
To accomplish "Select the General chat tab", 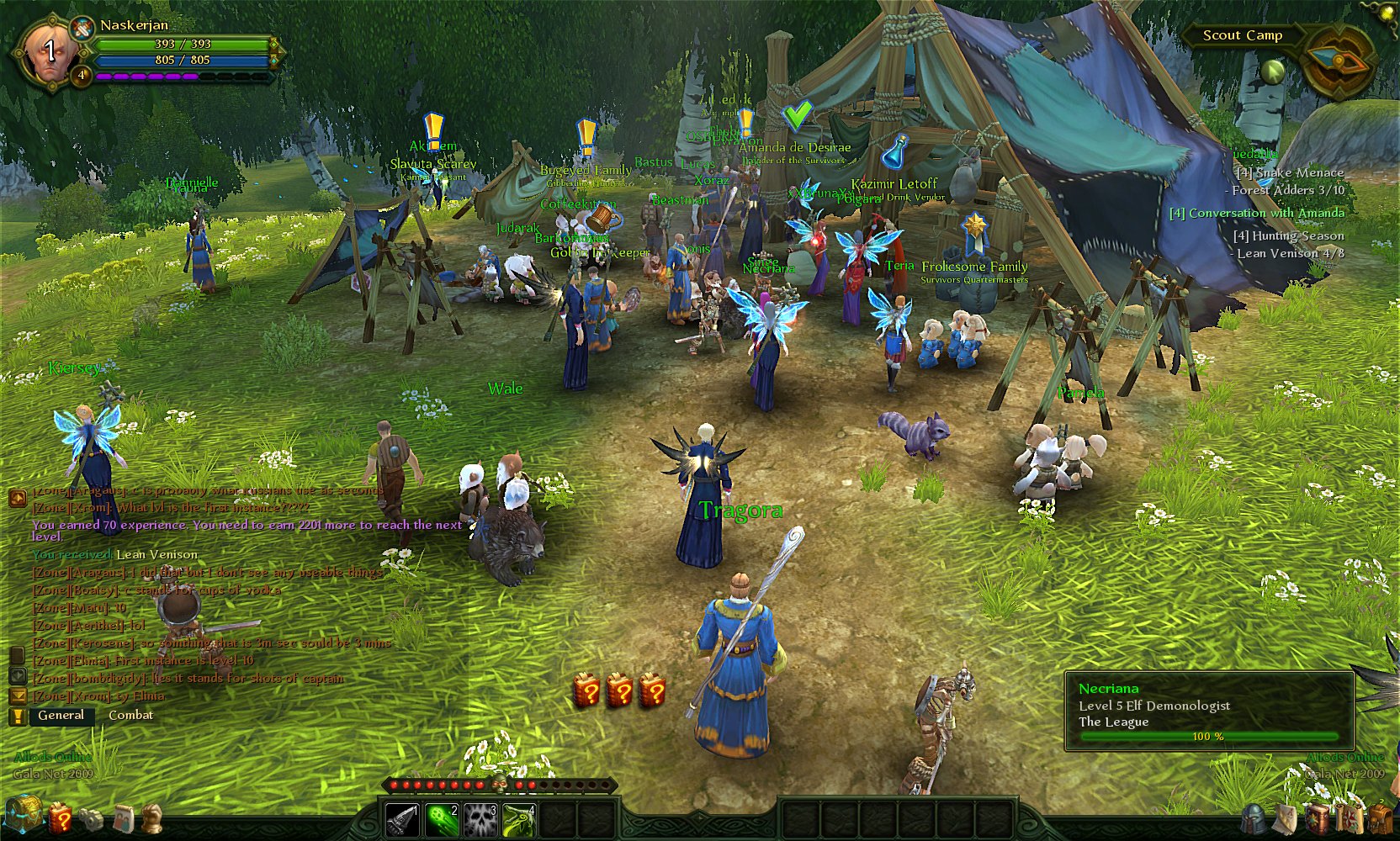I will pyautogui.click(x=60, y=715).
